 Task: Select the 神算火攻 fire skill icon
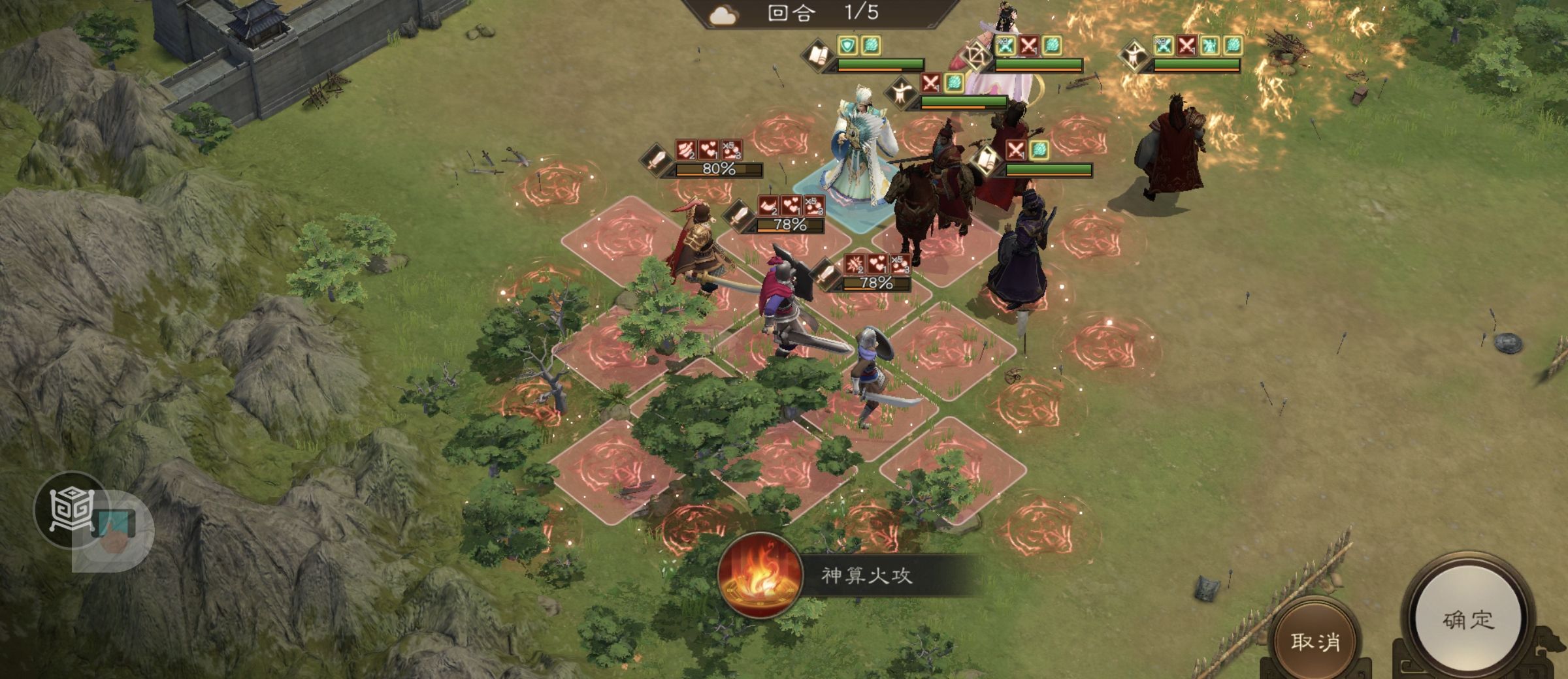[x=759, y=576]
